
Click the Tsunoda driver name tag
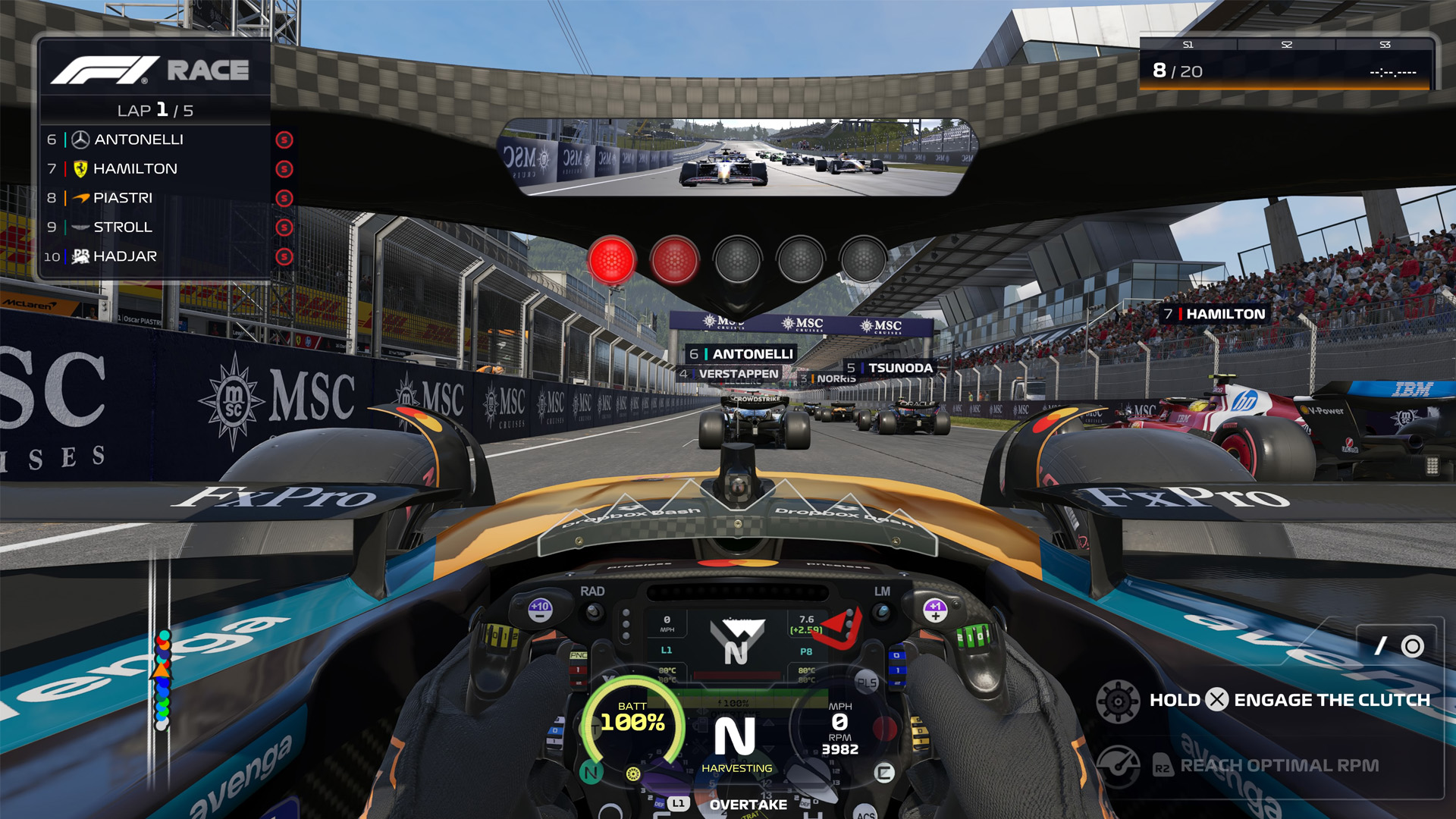click(890, 368)
